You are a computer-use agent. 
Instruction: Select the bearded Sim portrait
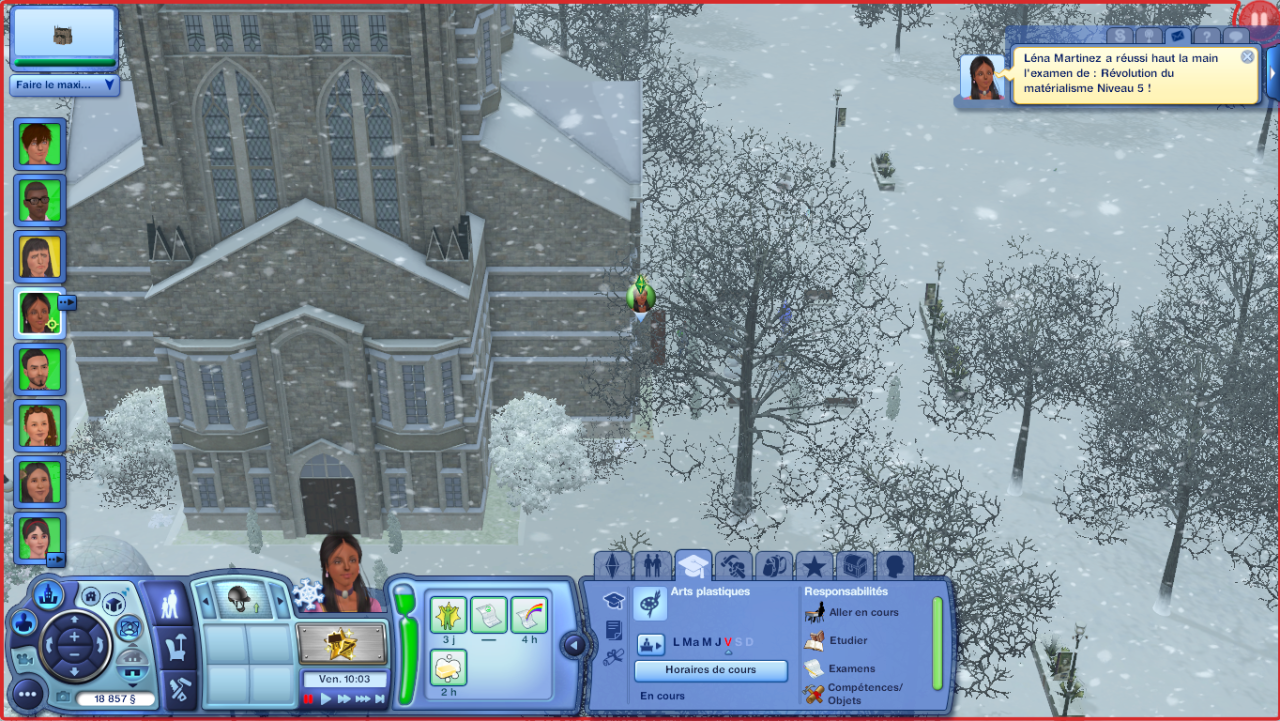[40, 369]
